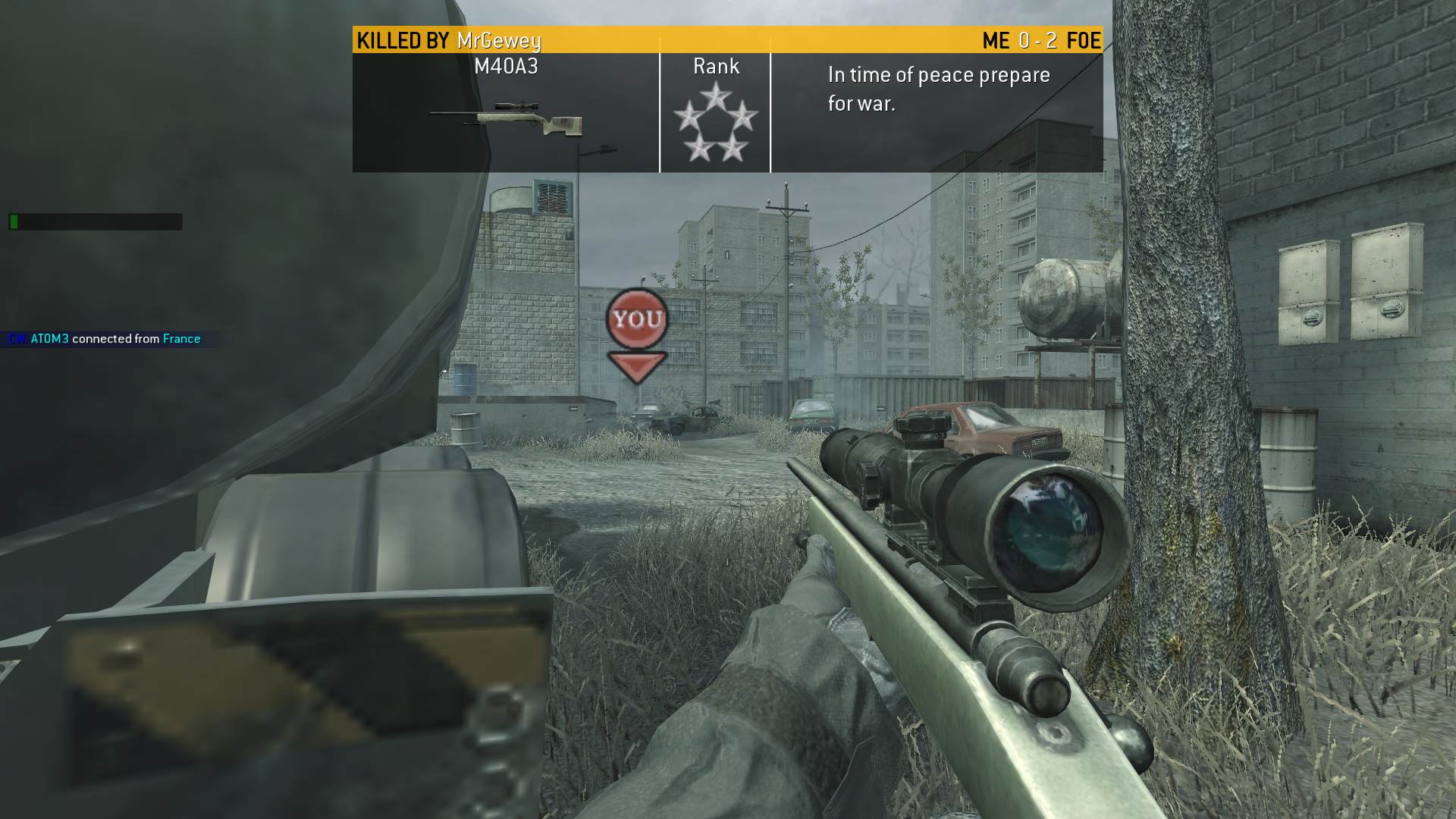Select the five-star rank emblem
Screen dimensions: 1456x819
coord(715,123)
